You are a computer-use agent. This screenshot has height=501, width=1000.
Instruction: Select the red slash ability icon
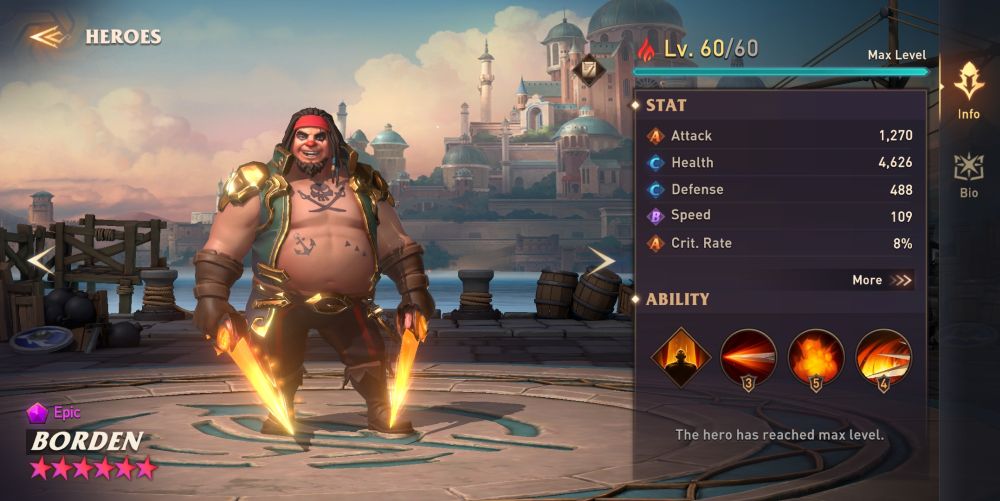click(747, 357)
